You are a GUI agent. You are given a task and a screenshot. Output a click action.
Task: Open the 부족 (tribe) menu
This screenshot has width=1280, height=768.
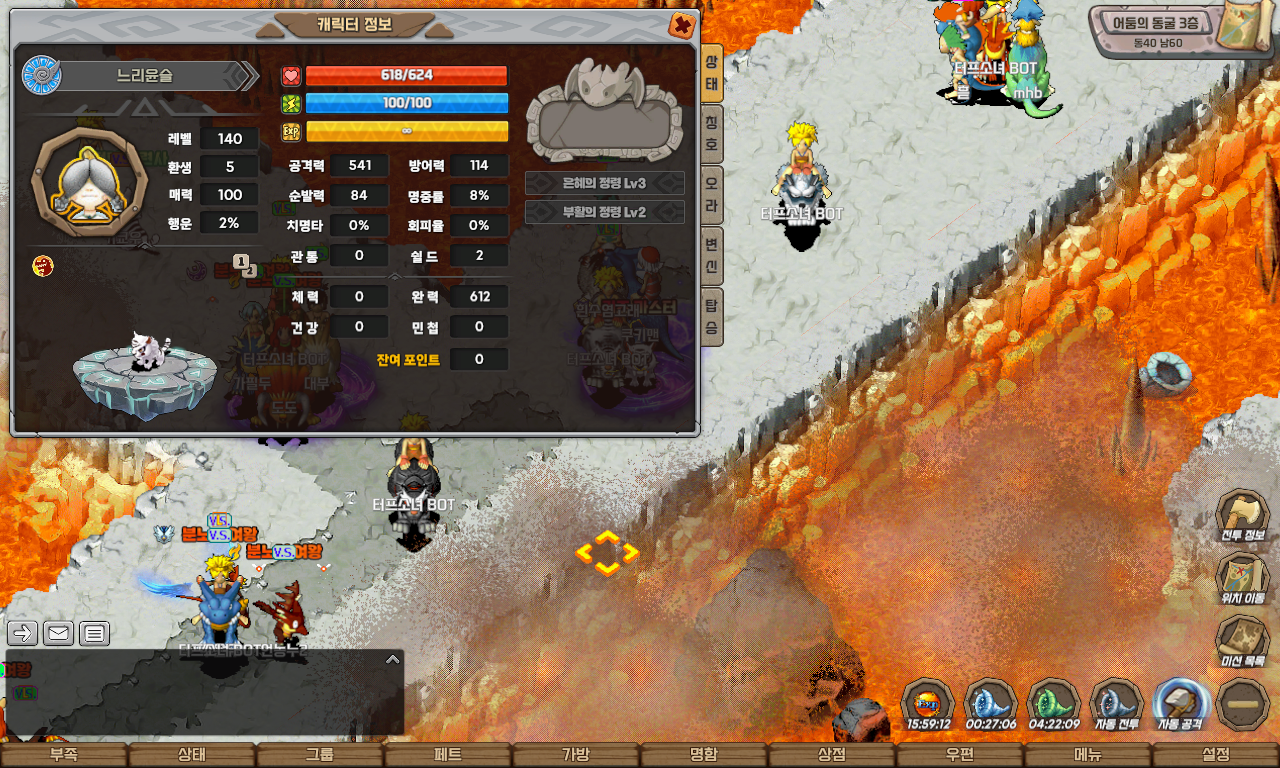pyautogui.click(x=63, y=755)
